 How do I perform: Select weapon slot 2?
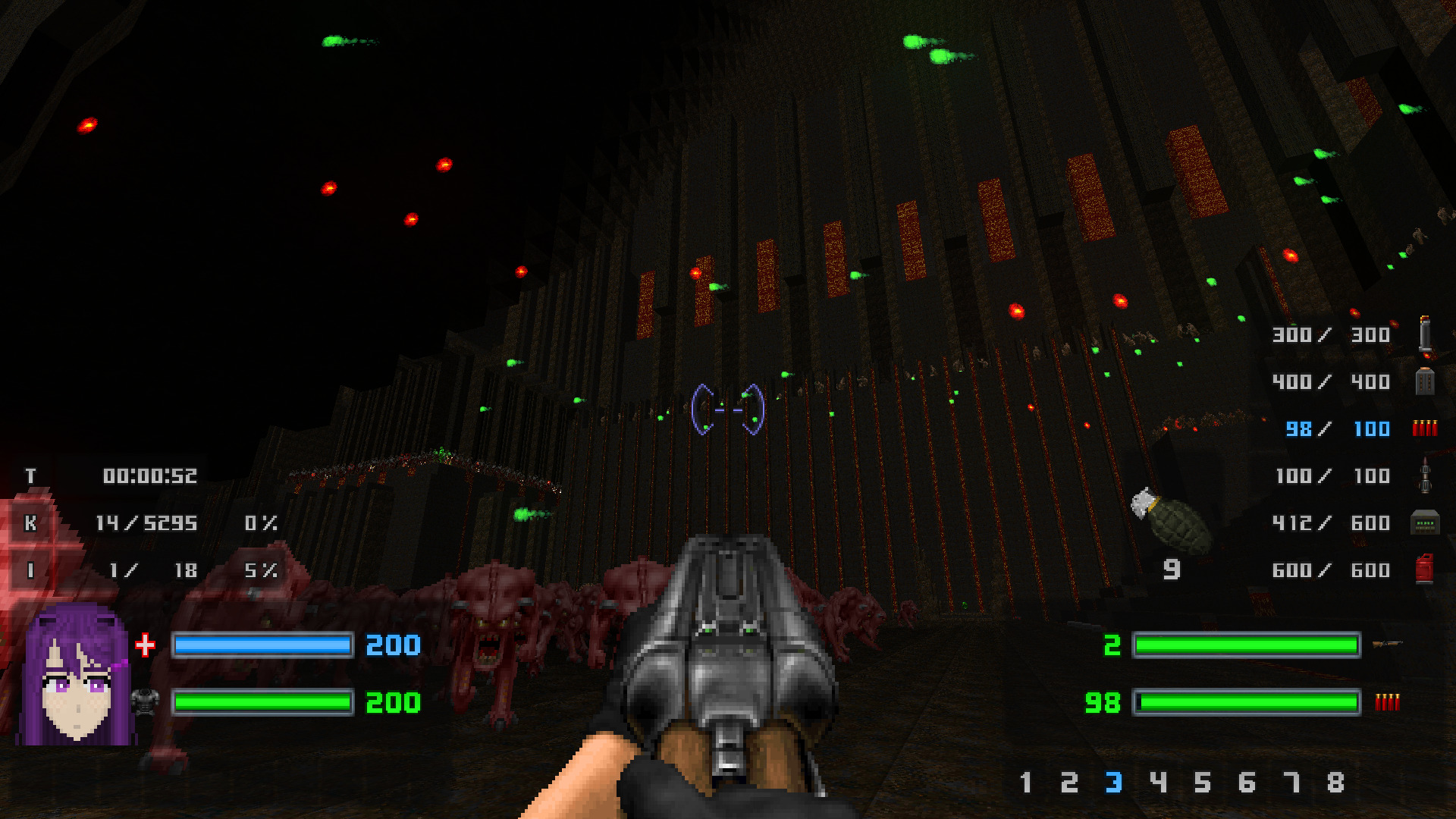pos(1069,782)
